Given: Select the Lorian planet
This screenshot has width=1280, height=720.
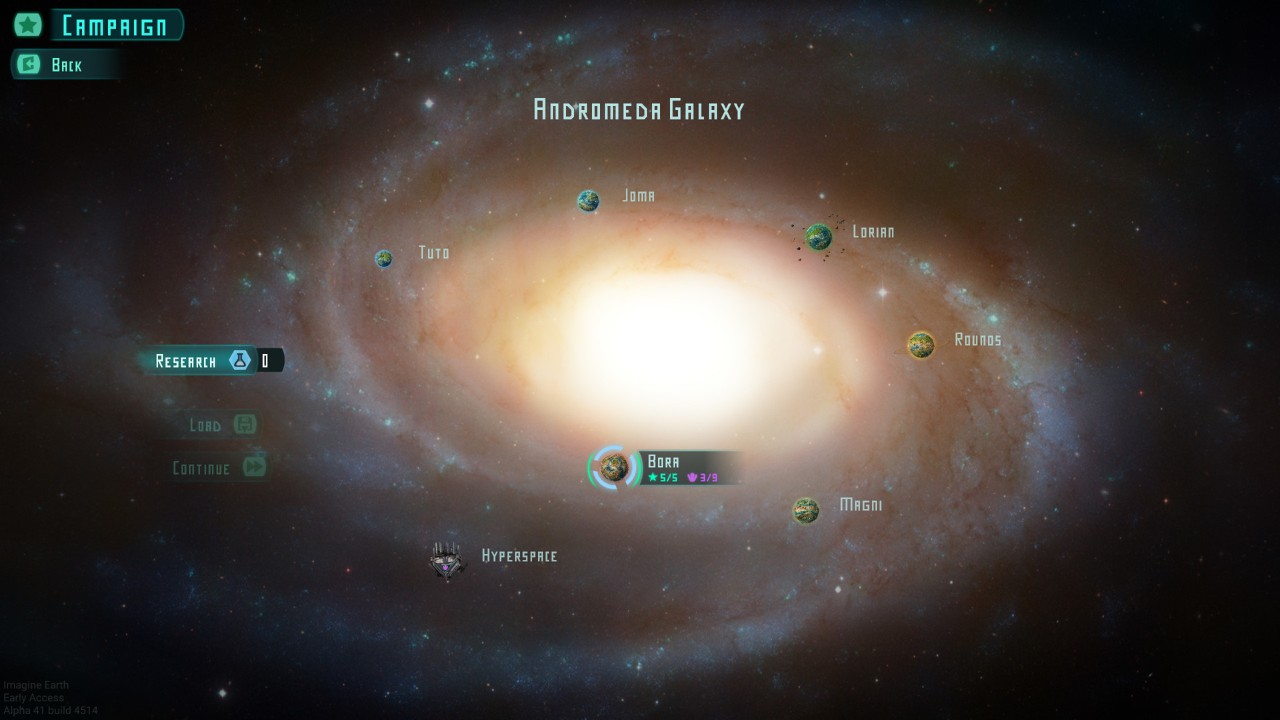Looking at the screenshot, I should coord(819,237).
